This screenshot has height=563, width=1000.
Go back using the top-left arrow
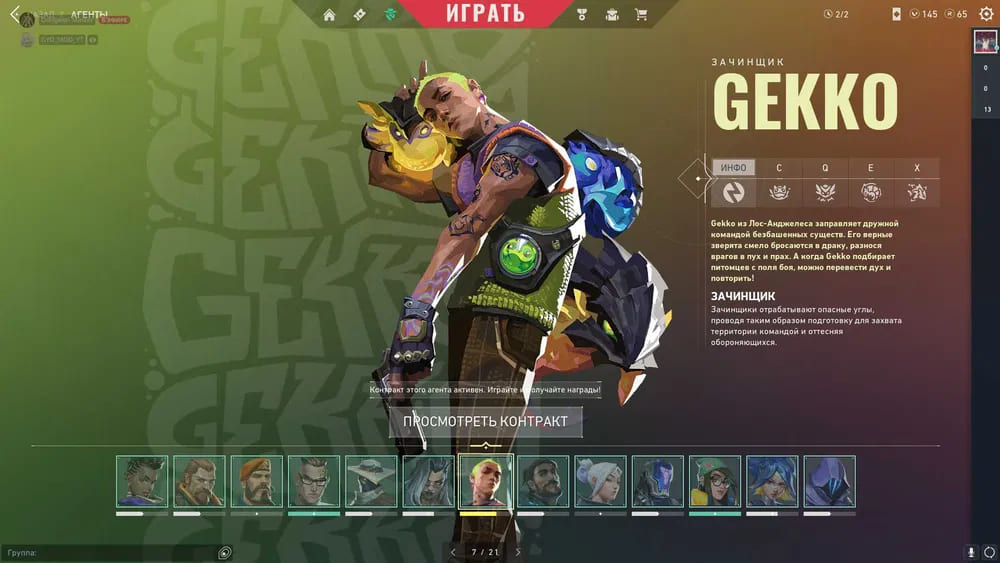14,15
